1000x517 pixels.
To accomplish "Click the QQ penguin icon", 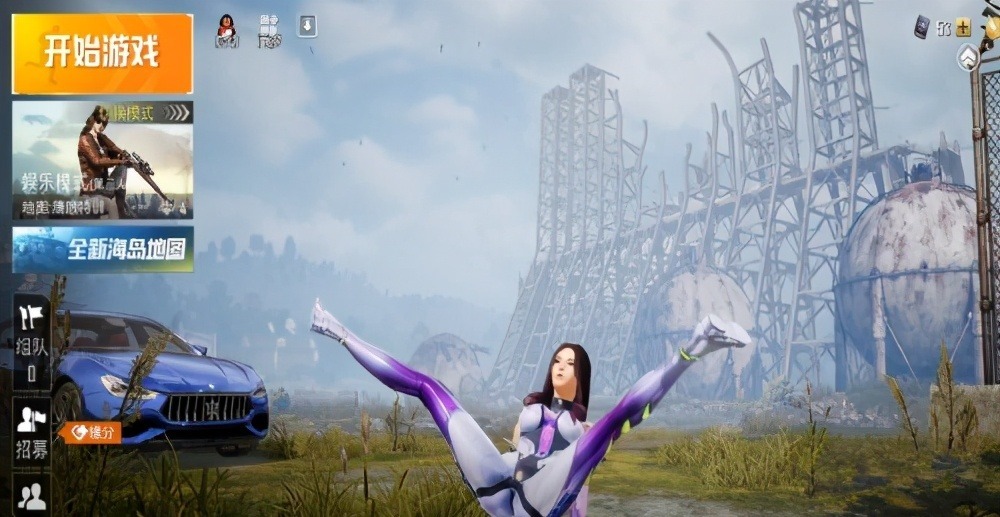I will [x=228, y=32].
